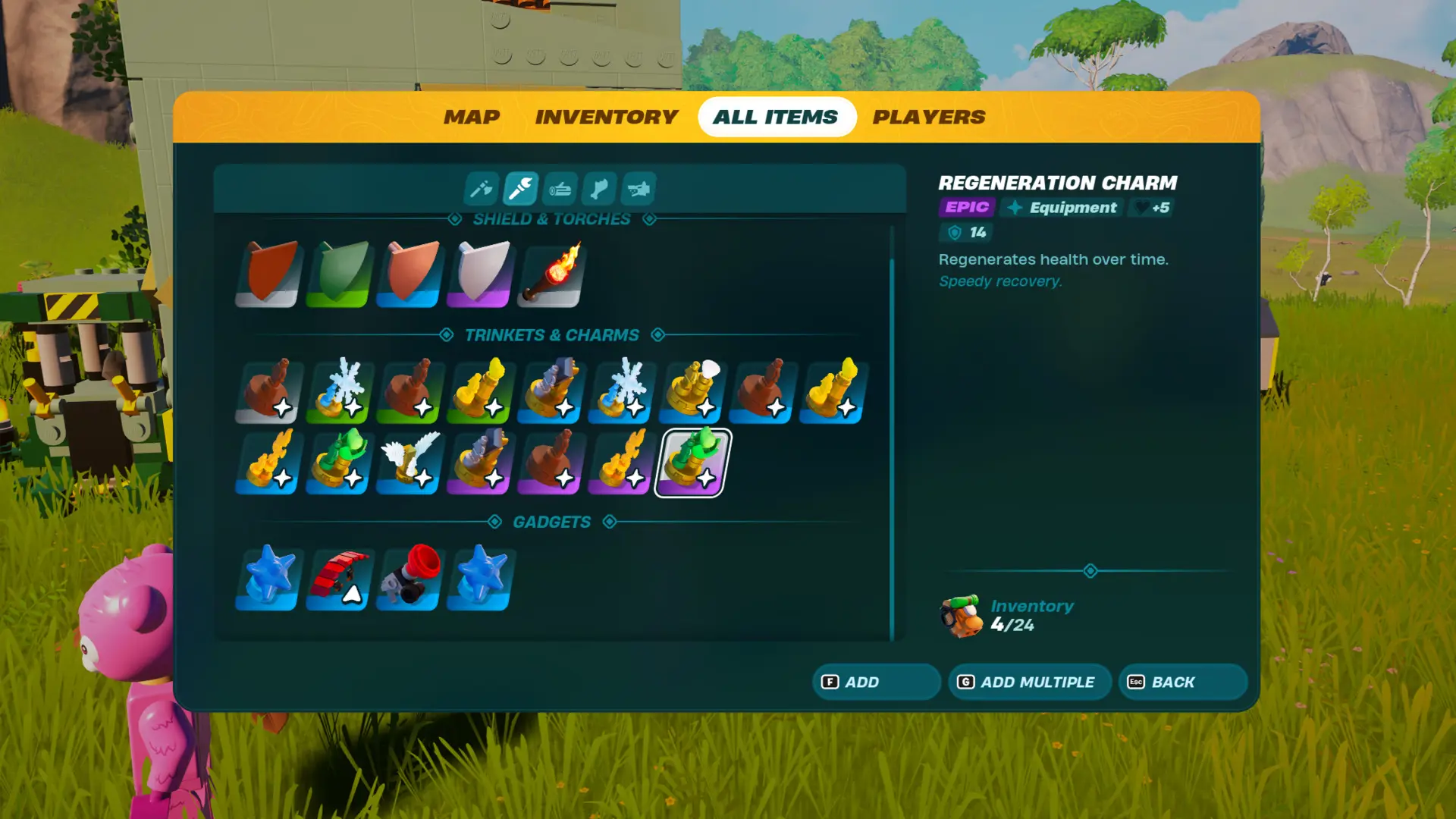
Task: Select the tools filter icon
Action: click(481, 190)
